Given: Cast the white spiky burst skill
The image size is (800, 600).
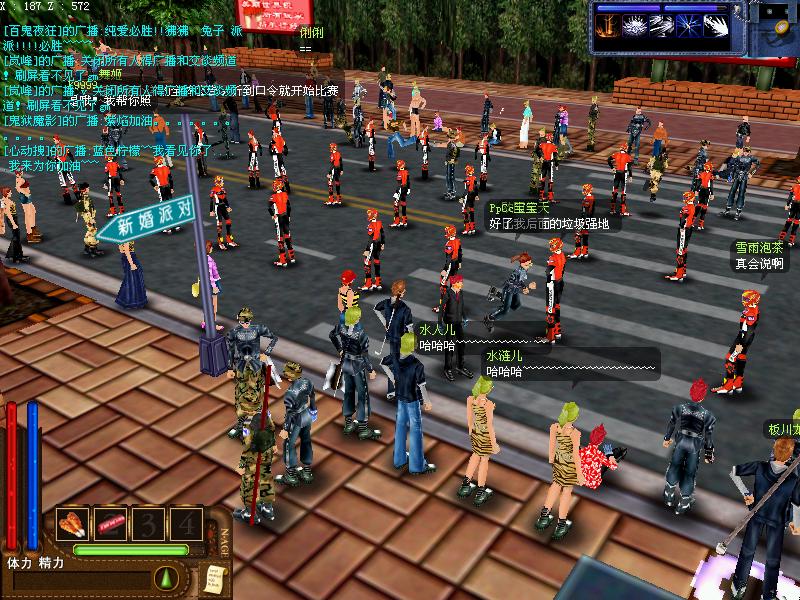Looking at the screenshot, I should 635,27.
